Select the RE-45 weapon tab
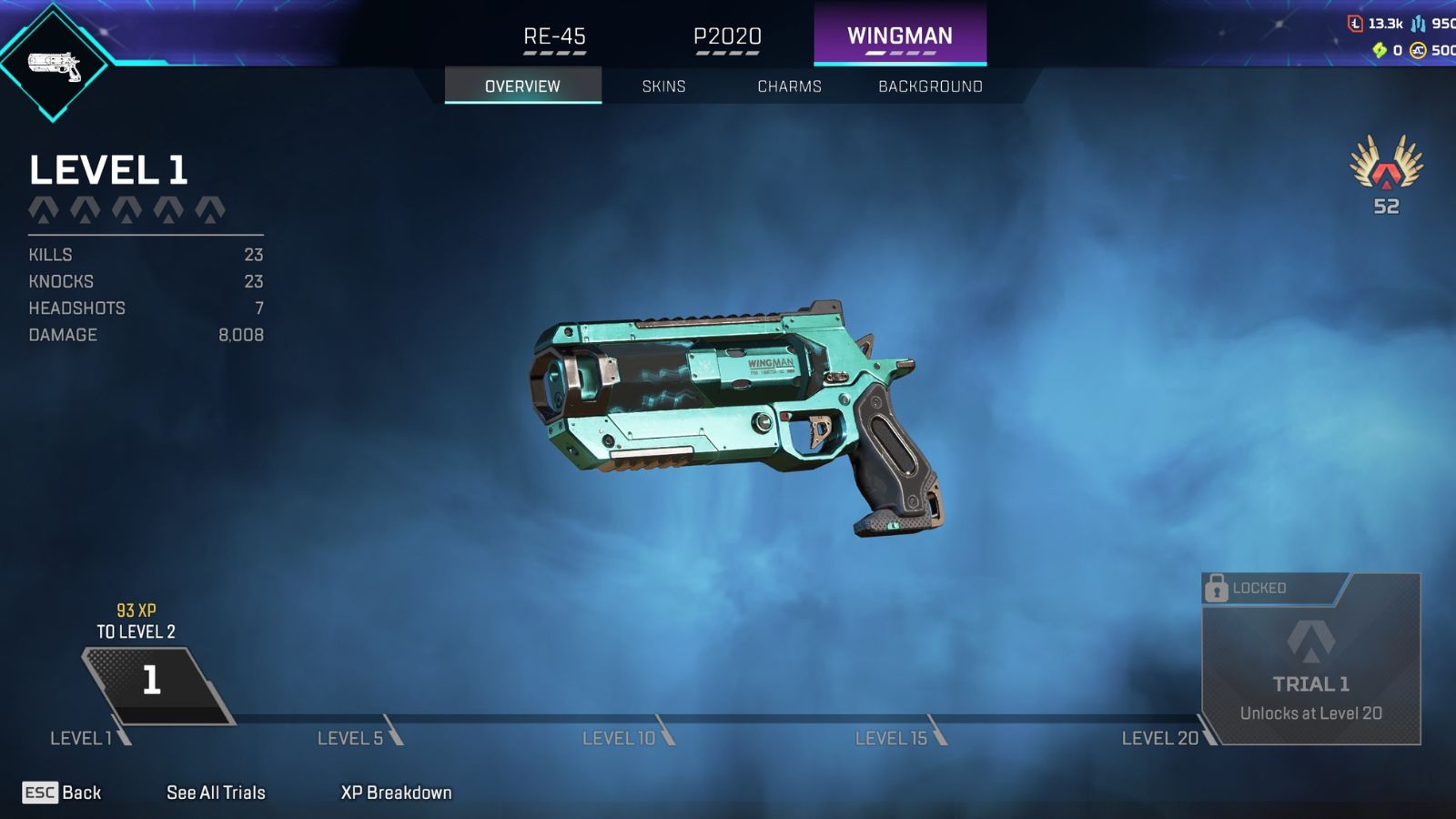 coord(553,36)
